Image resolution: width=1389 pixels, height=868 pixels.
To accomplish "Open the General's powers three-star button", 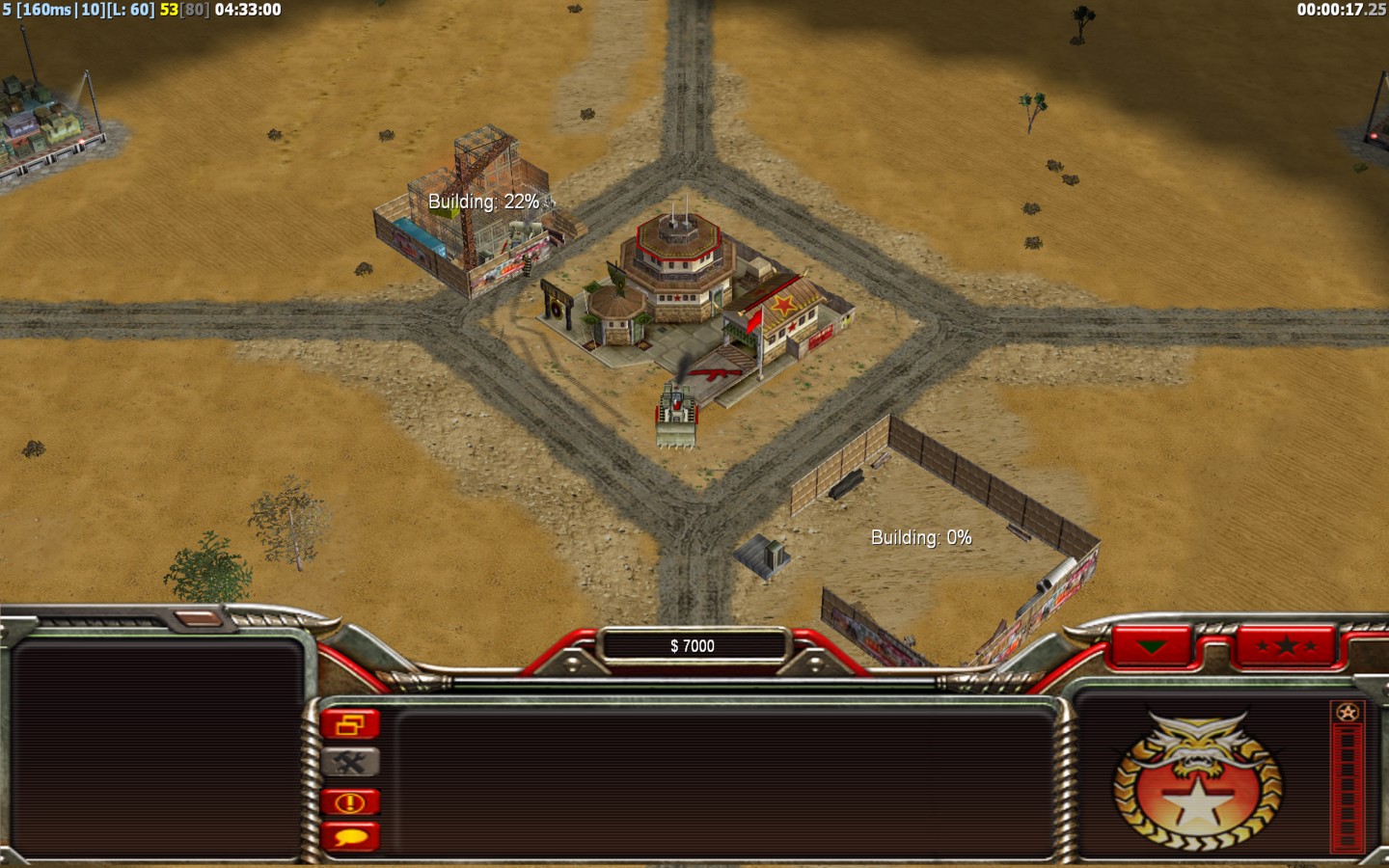I will [x=1287, y=646].
